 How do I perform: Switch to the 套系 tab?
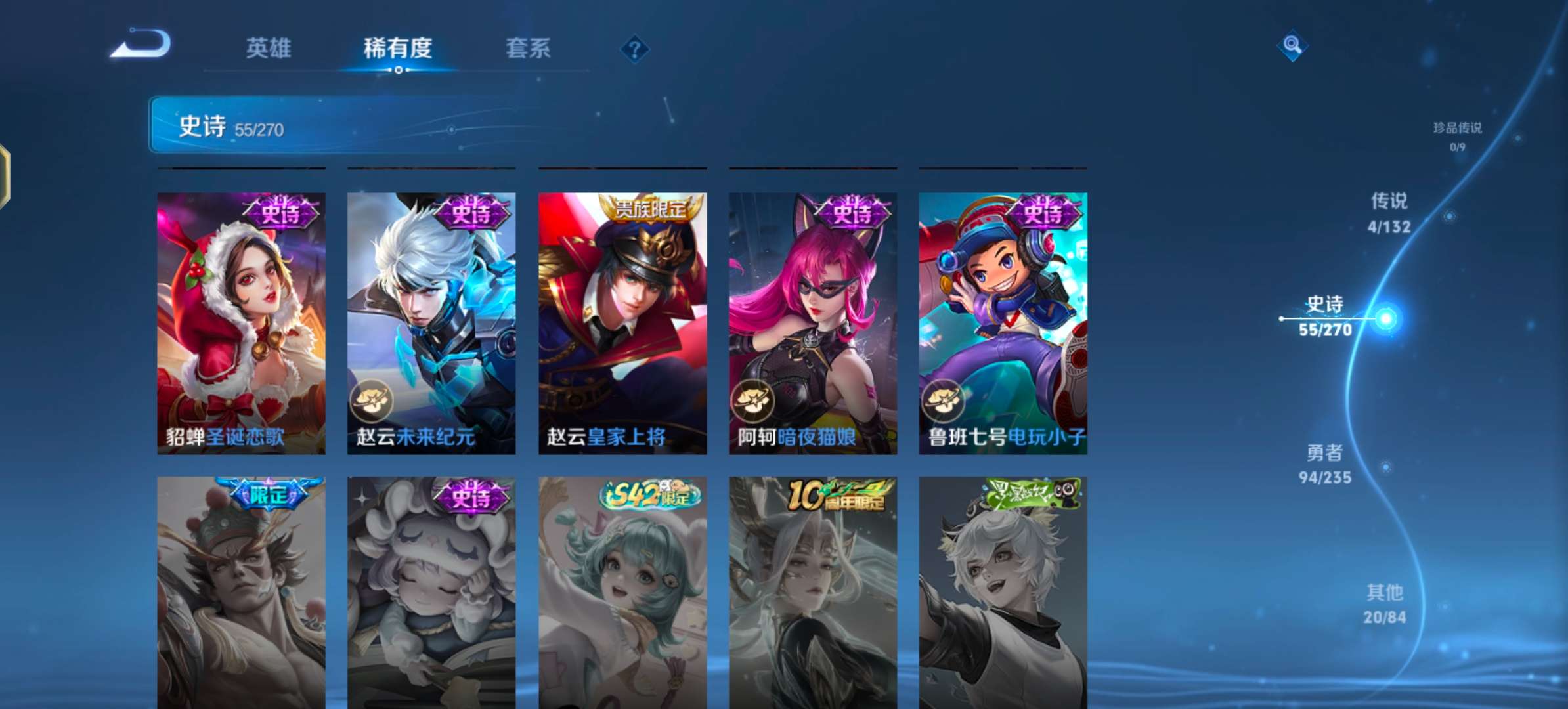click(527, 49)
